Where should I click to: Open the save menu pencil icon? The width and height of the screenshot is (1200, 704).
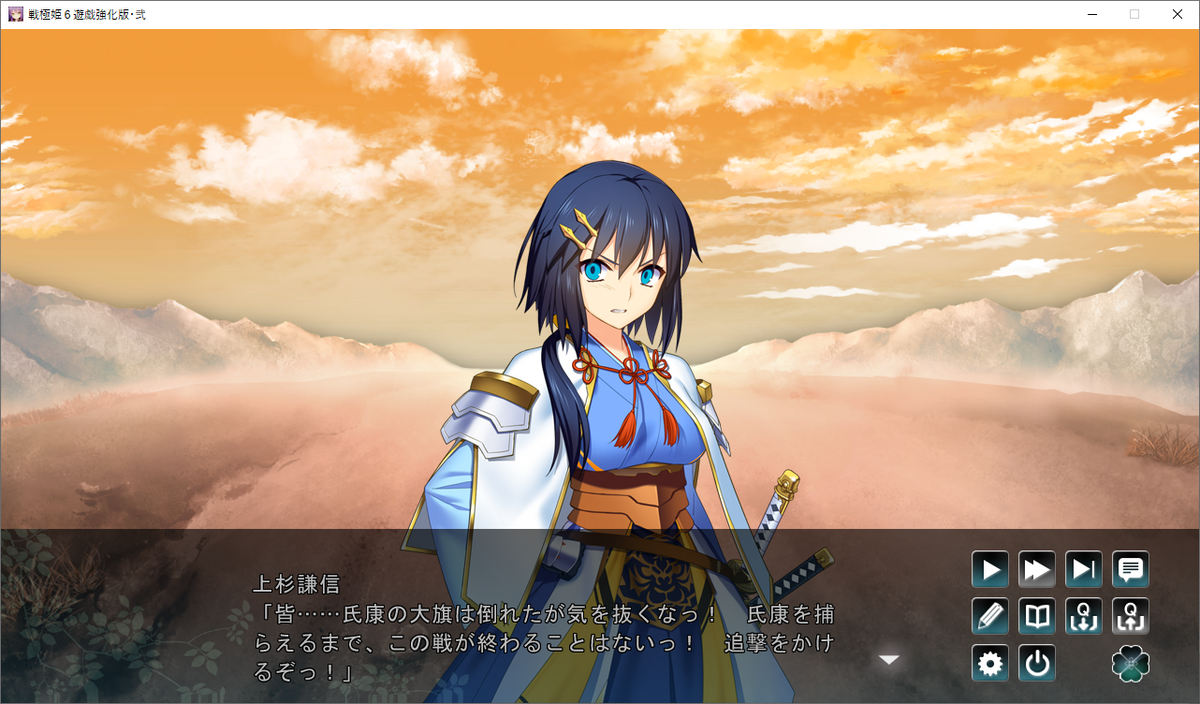pos(990,616)
